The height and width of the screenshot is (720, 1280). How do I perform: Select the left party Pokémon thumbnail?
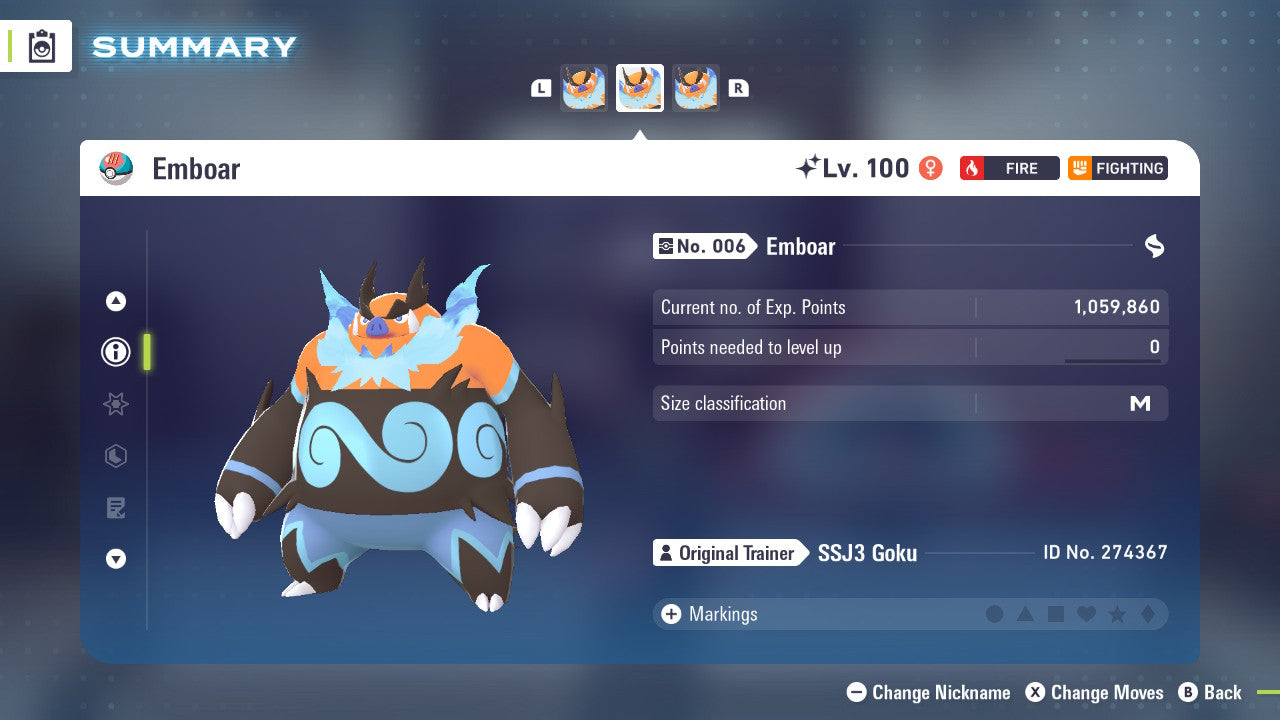583,87
